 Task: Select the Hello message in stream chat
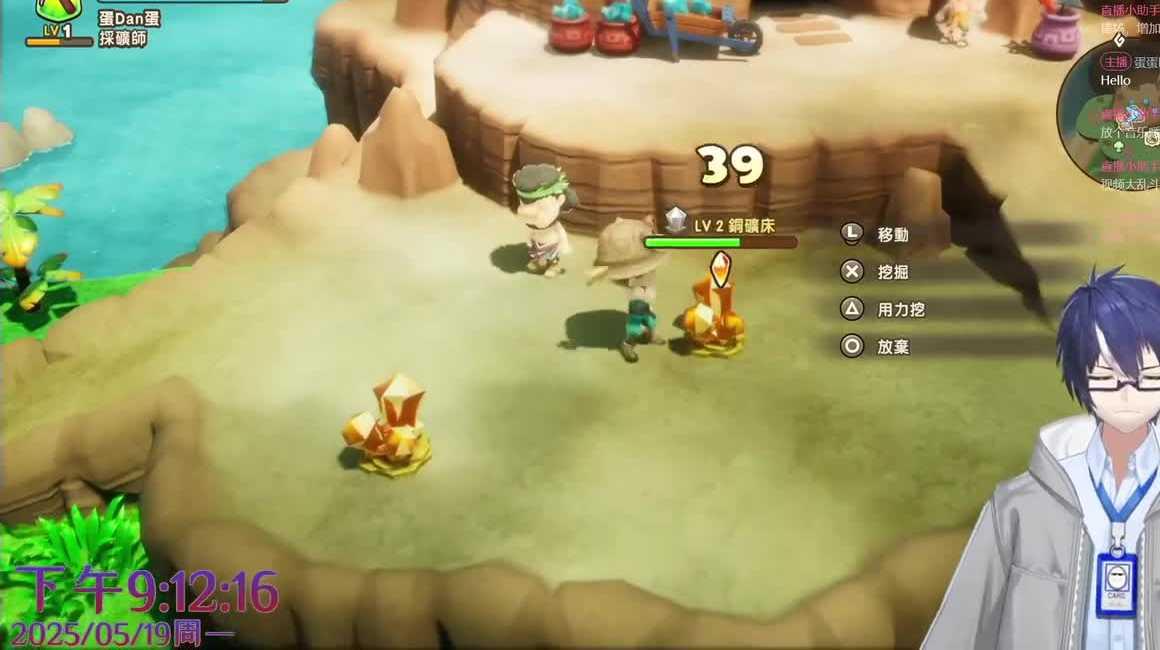[x=1115, y=80]
